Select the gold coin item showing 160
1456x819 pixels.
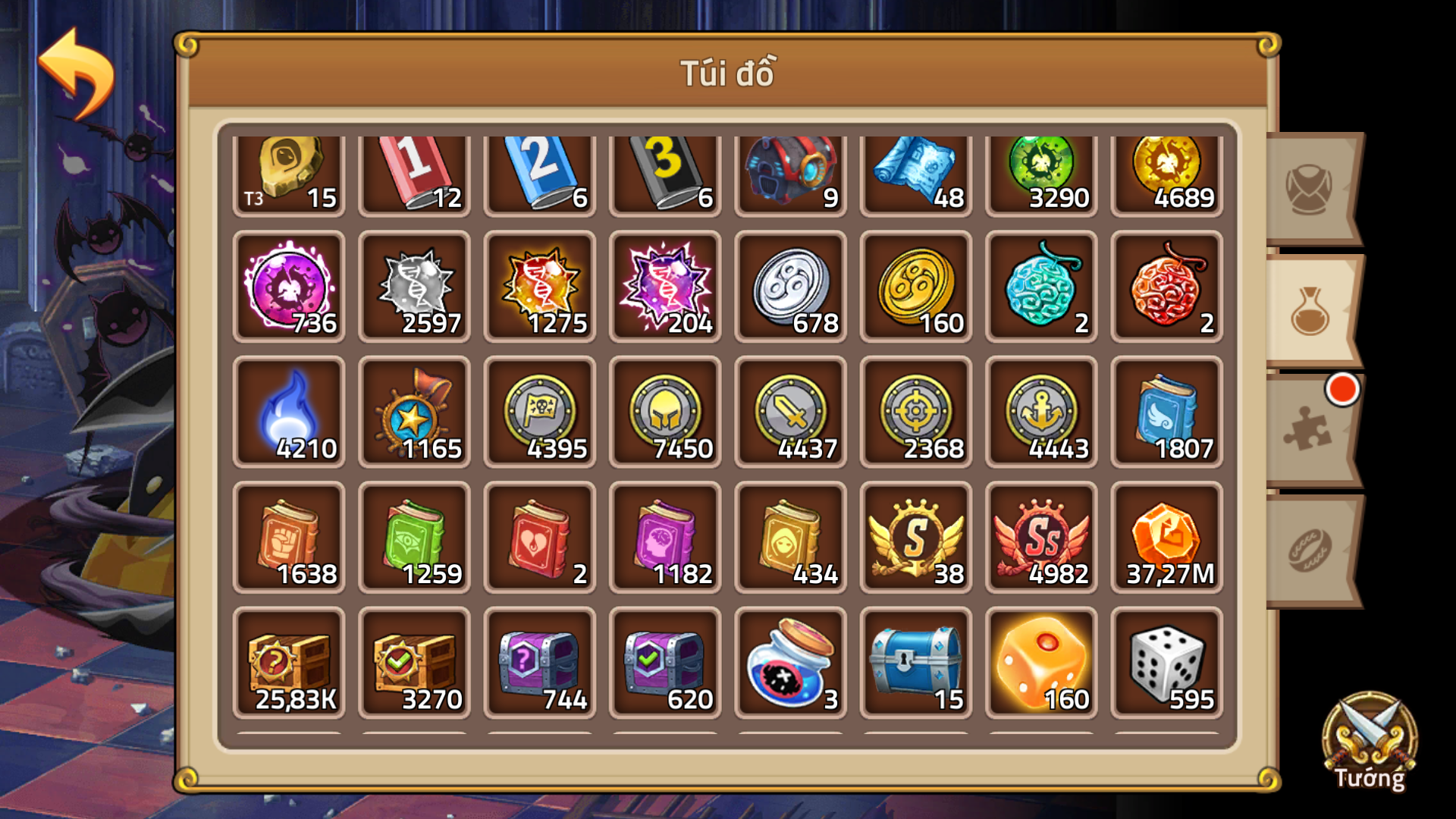point(916,287)
